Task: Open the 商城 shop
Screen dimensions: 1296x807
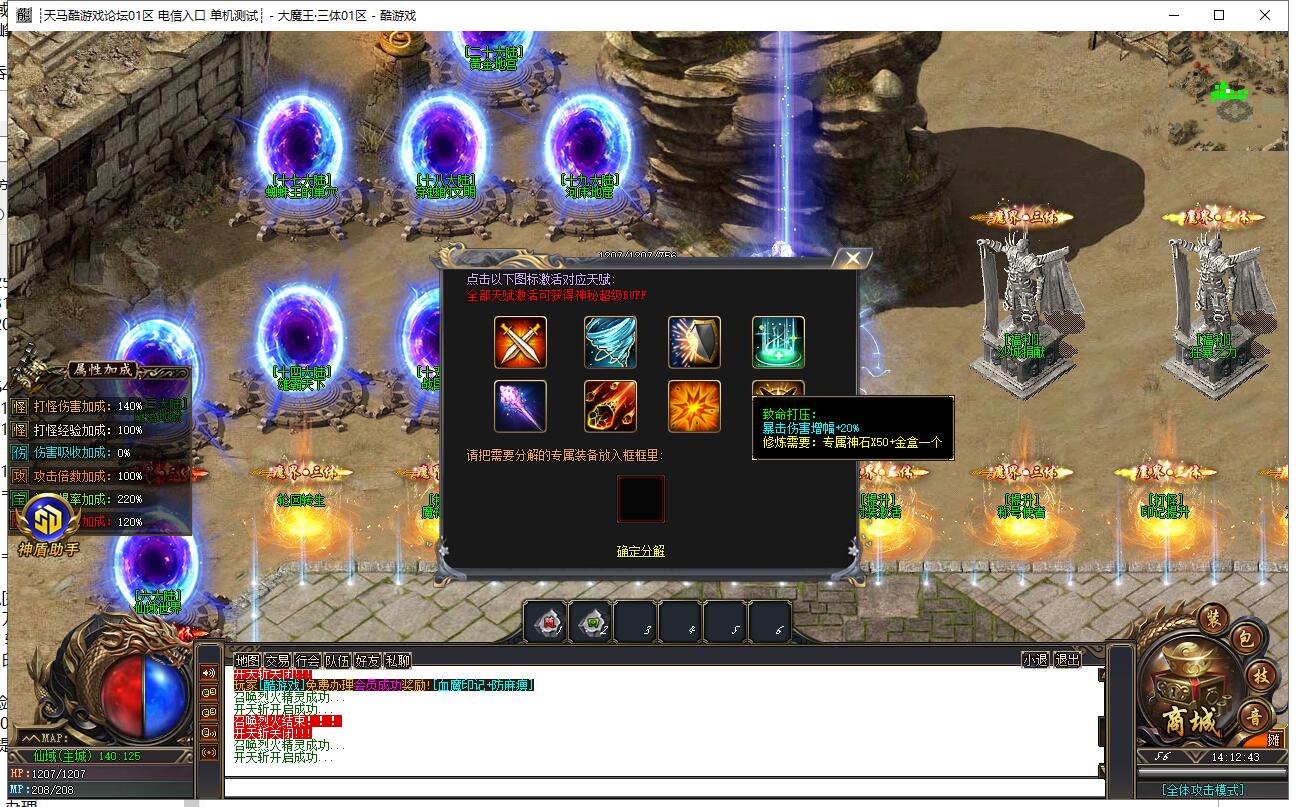Action: coord(1190,718)
